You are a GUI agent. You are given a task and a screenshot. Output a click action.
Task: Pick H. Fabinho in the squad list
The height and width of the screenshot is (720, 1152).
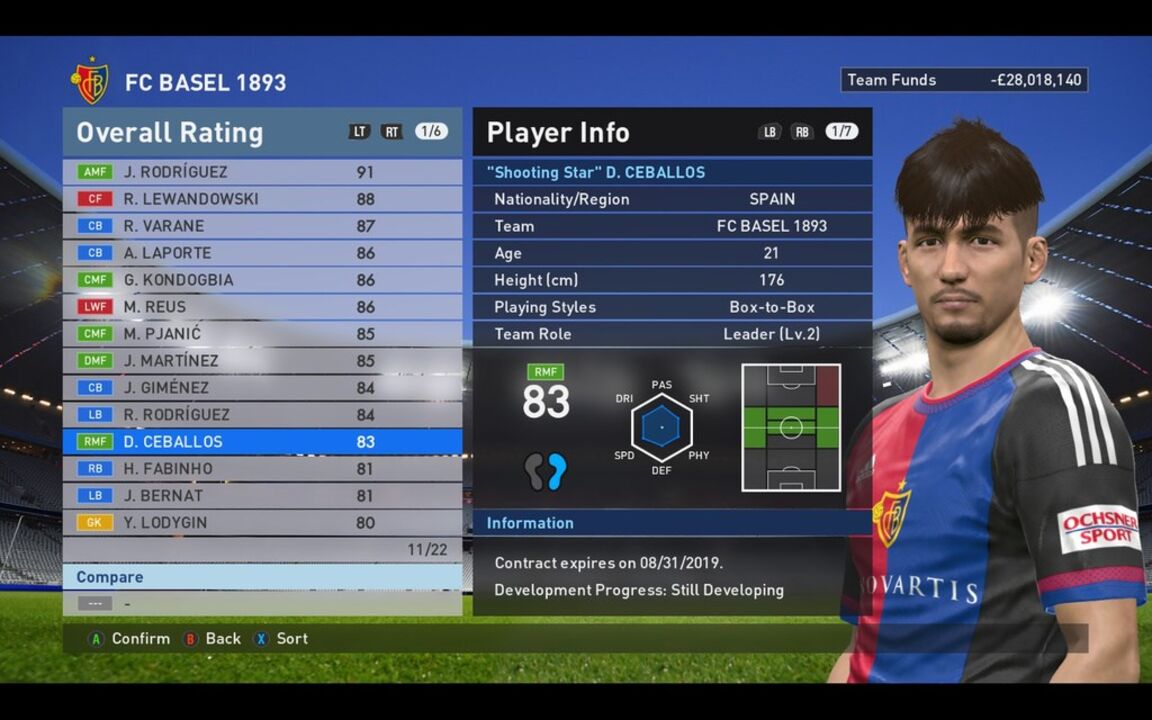pos(262,469)
